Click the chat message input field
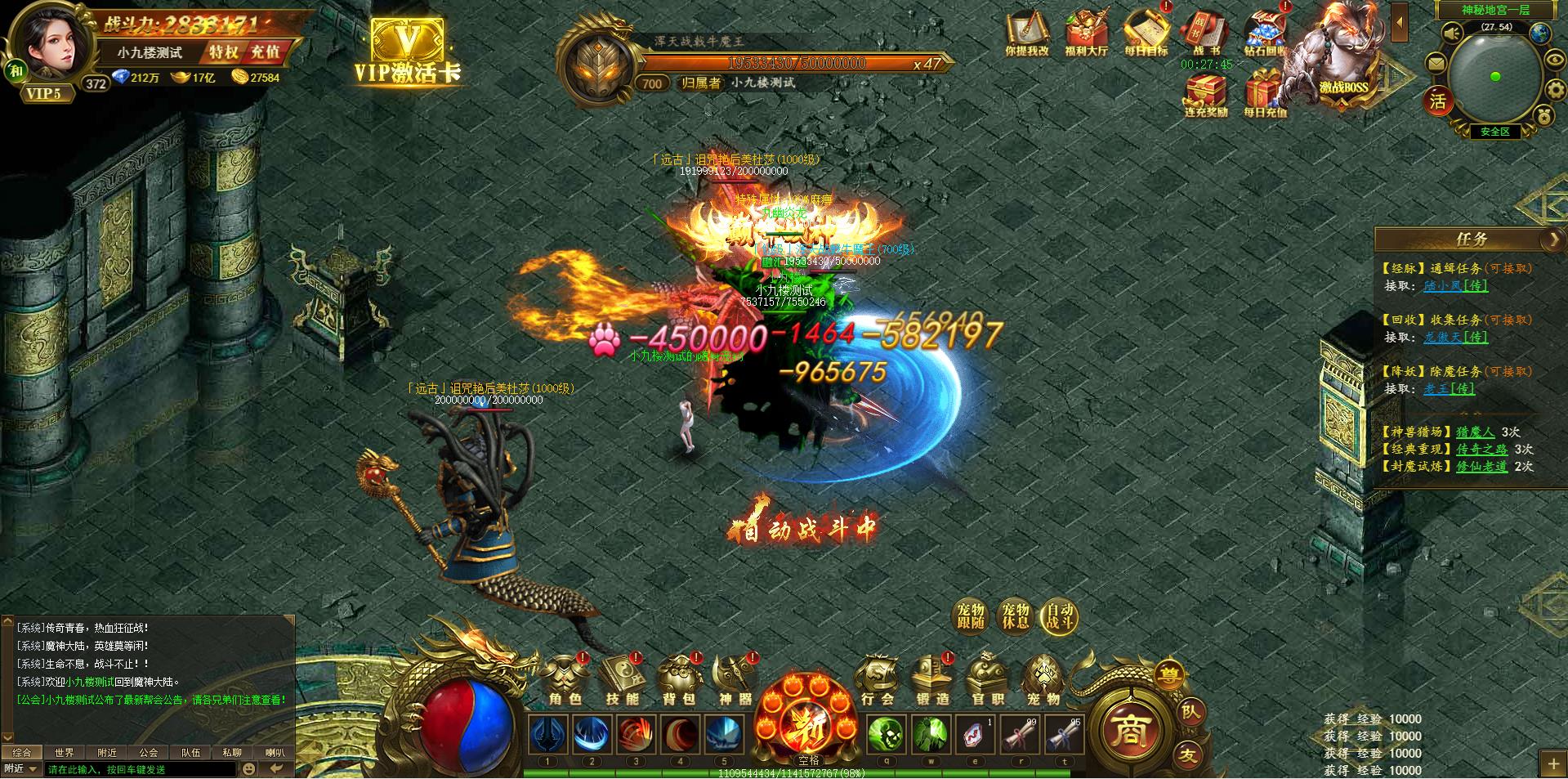The image size is (1568, 779). 141,769
